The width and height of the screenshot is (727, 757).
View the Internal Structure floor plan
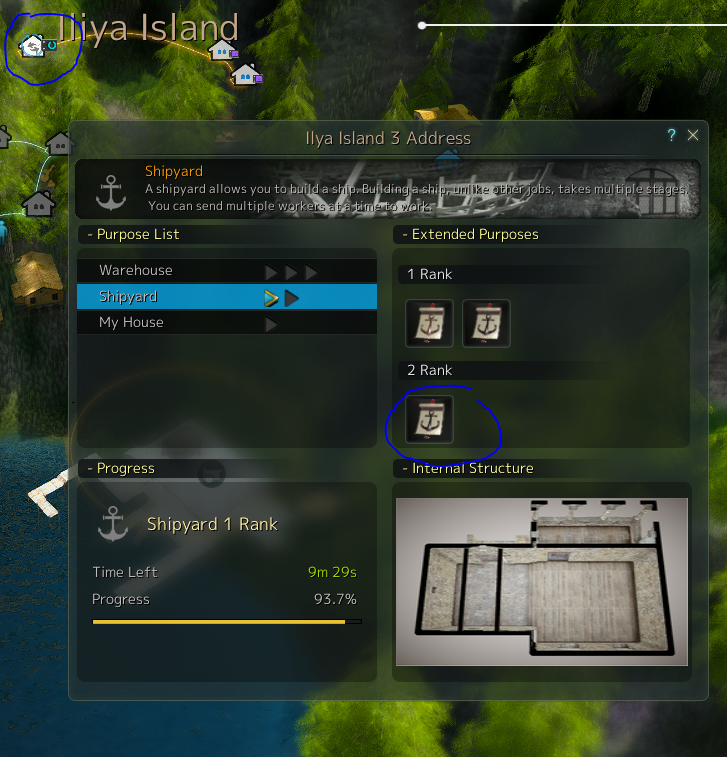click(541, 581)
